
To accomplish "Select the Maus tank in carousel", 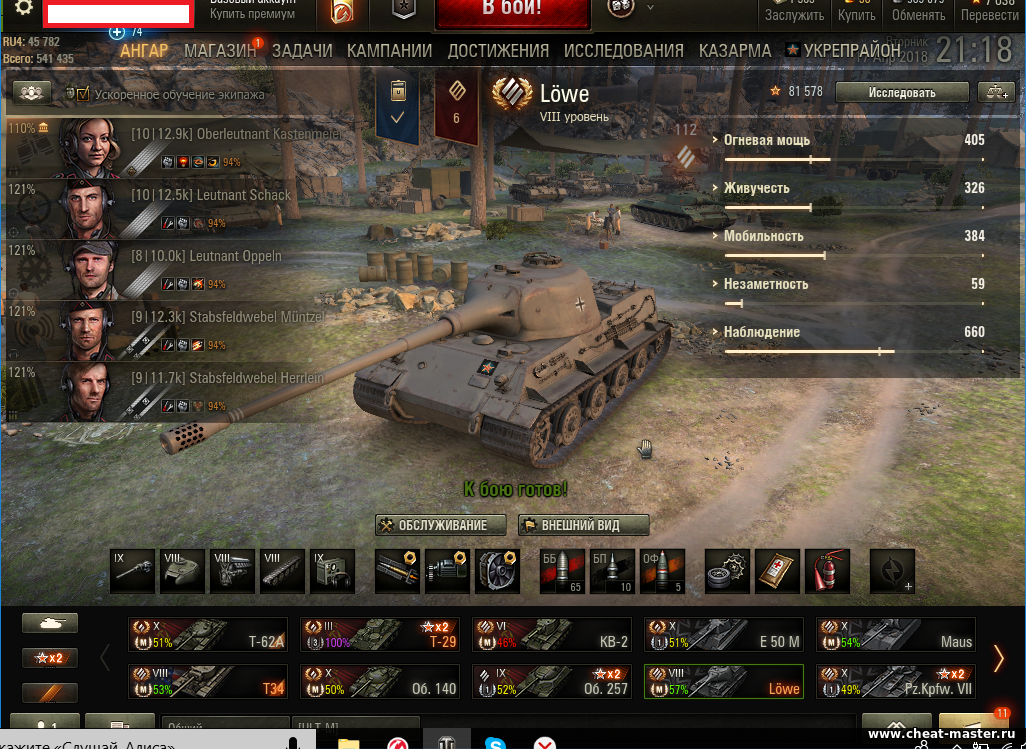I will click(x=895, y=634).
